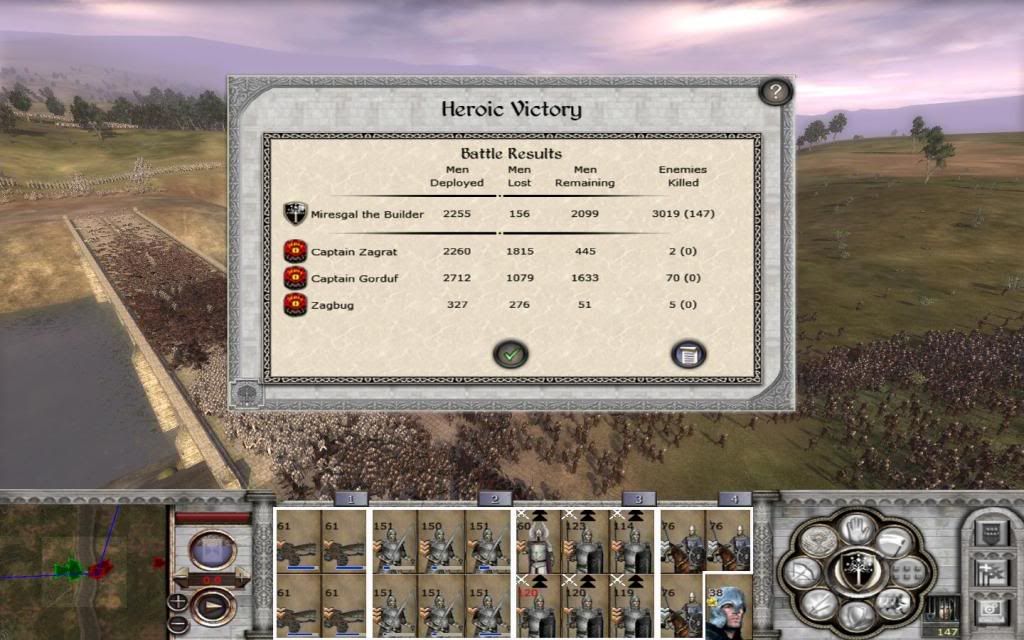Activate the cavalry horse order button
Viewport: 1024px width, 640px height.
point(893,602)
